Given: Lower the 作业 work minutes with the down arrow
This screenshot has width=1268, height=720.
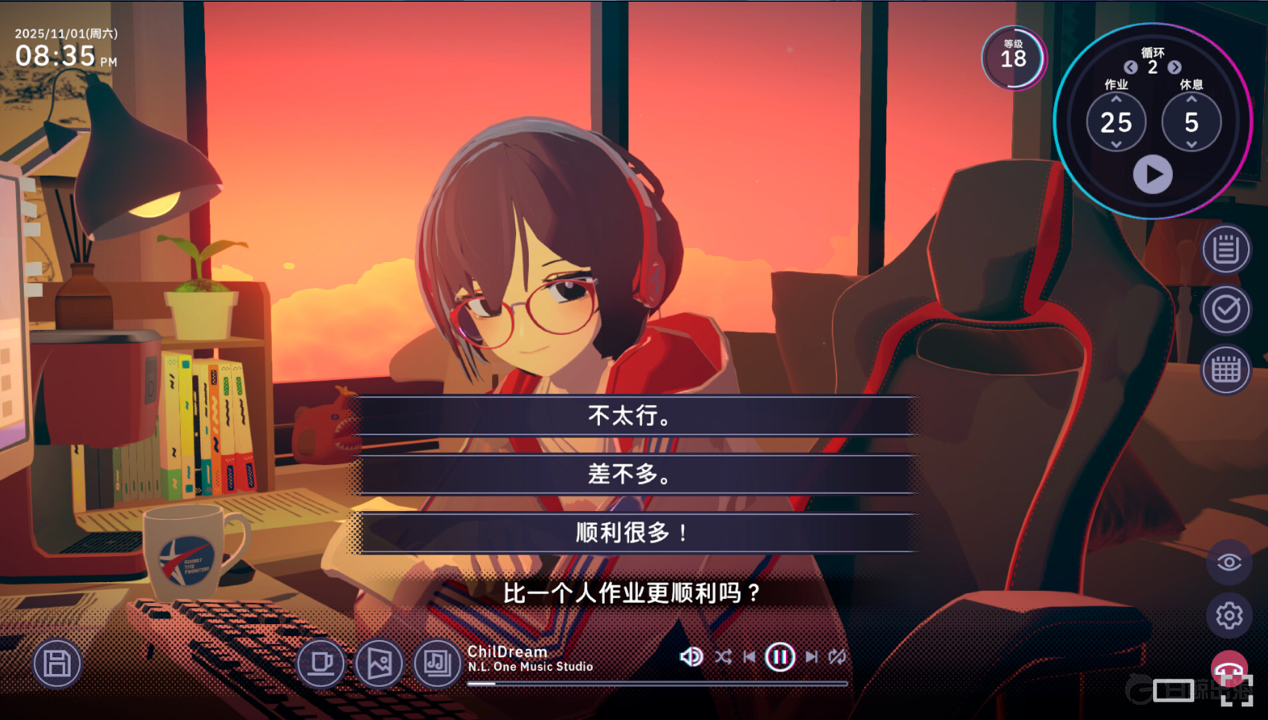Looking at the screenshot, I should click(x=1116, y=145).
